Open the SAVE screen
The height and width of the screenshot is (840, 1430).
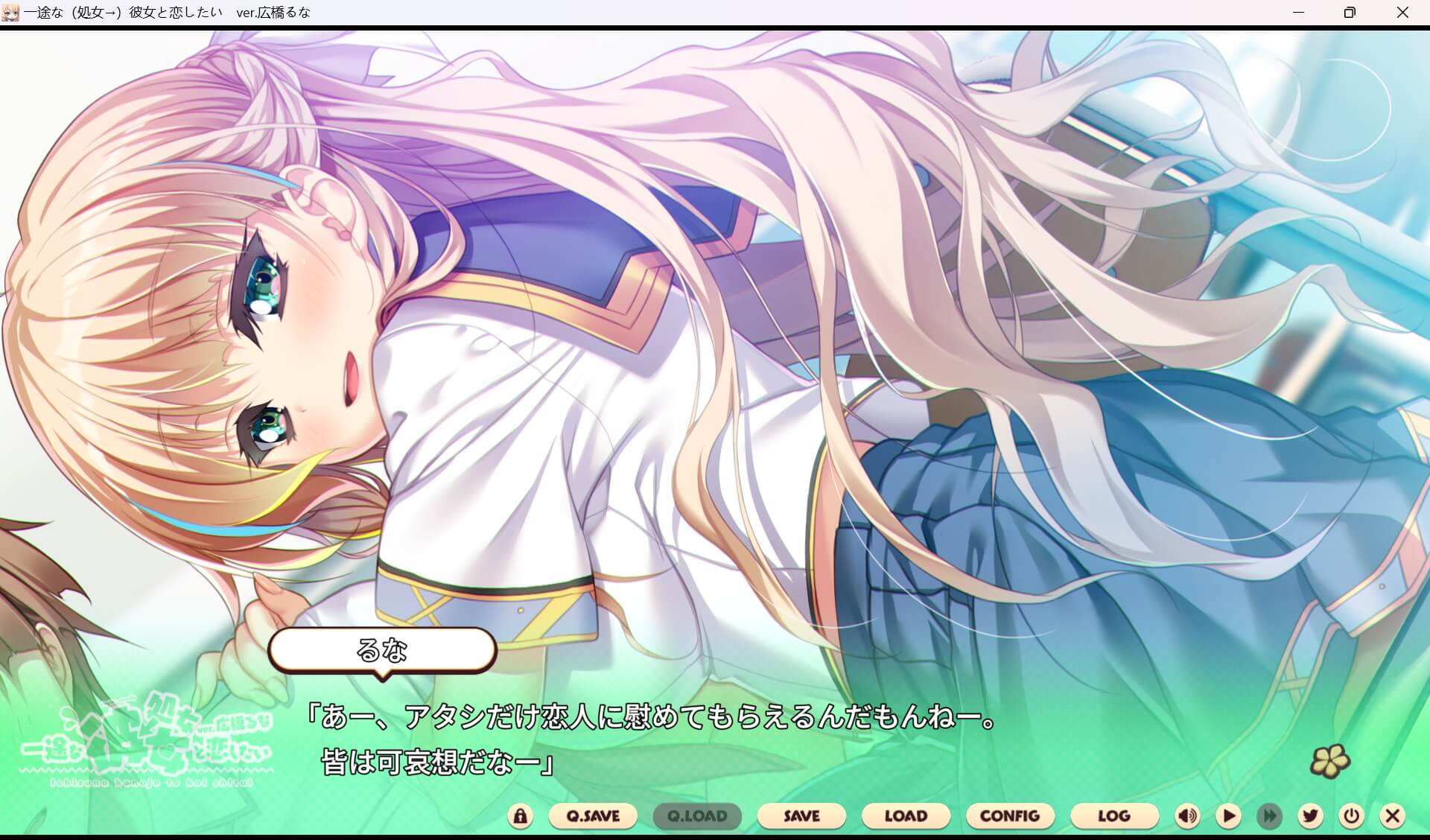point(801,816)
